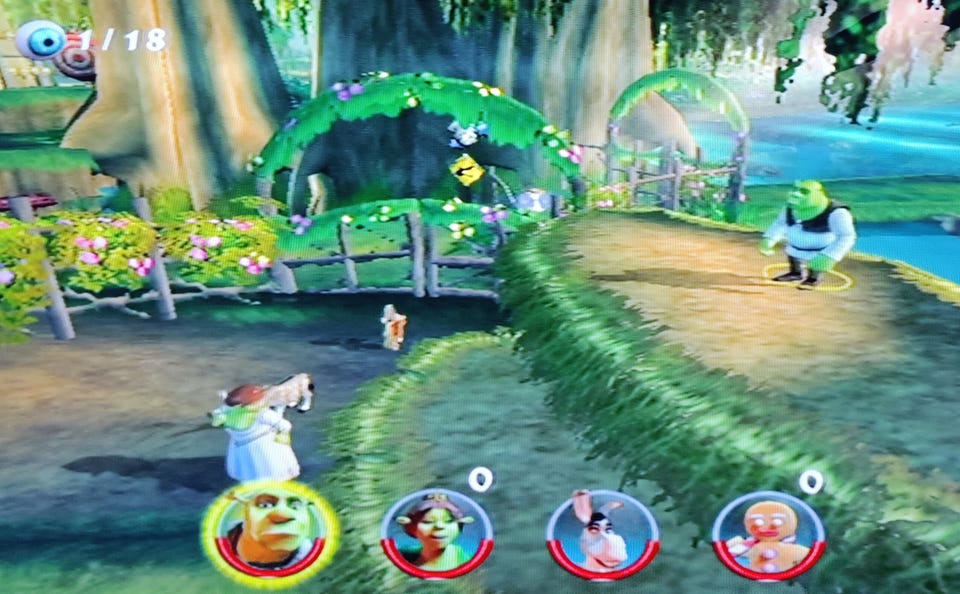
Task: Switch to the Fiona character portrait
Action: point(437,534)
